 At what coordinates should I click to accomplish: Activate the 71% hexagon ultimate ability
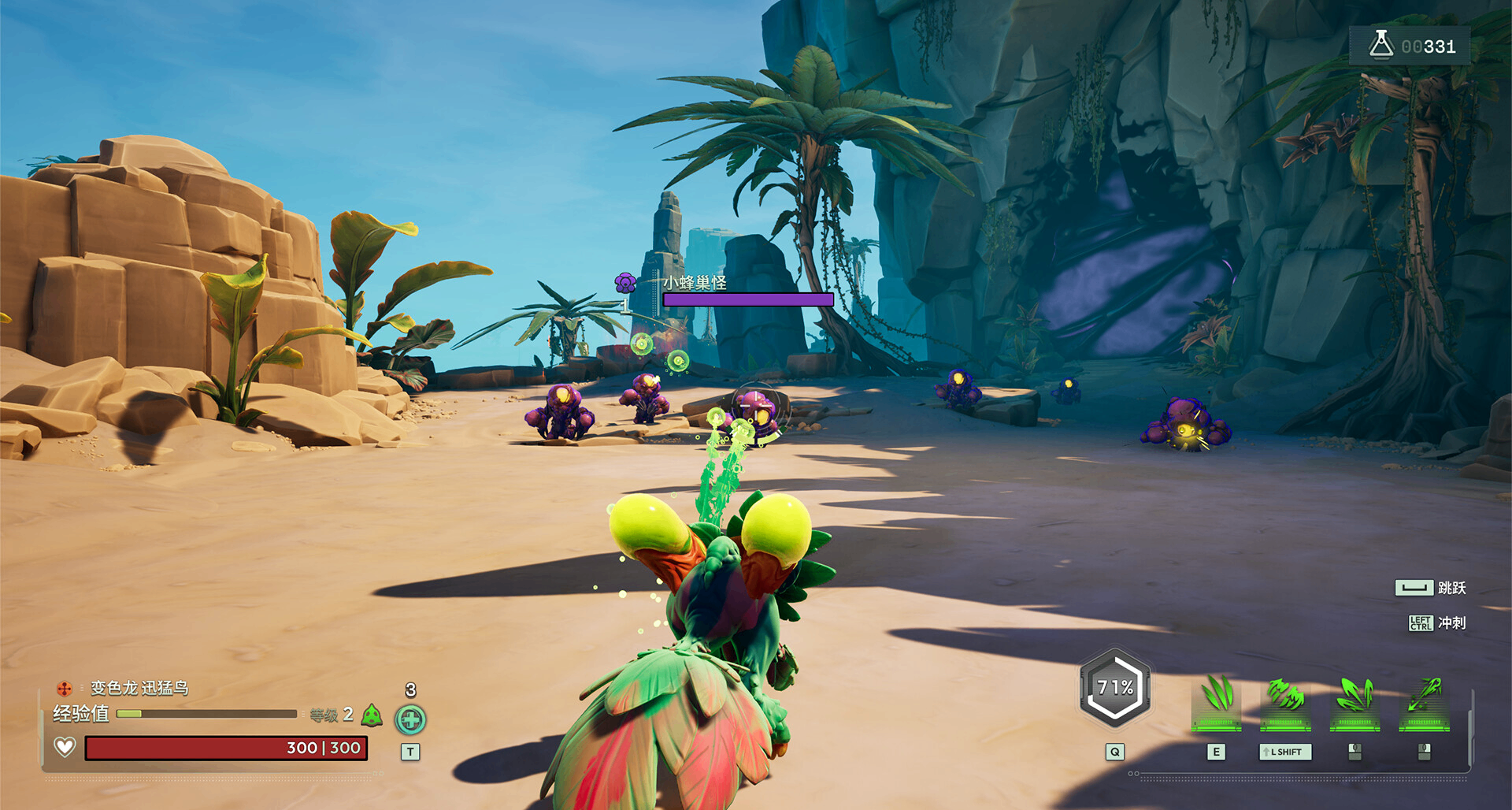click(1115, 688)
